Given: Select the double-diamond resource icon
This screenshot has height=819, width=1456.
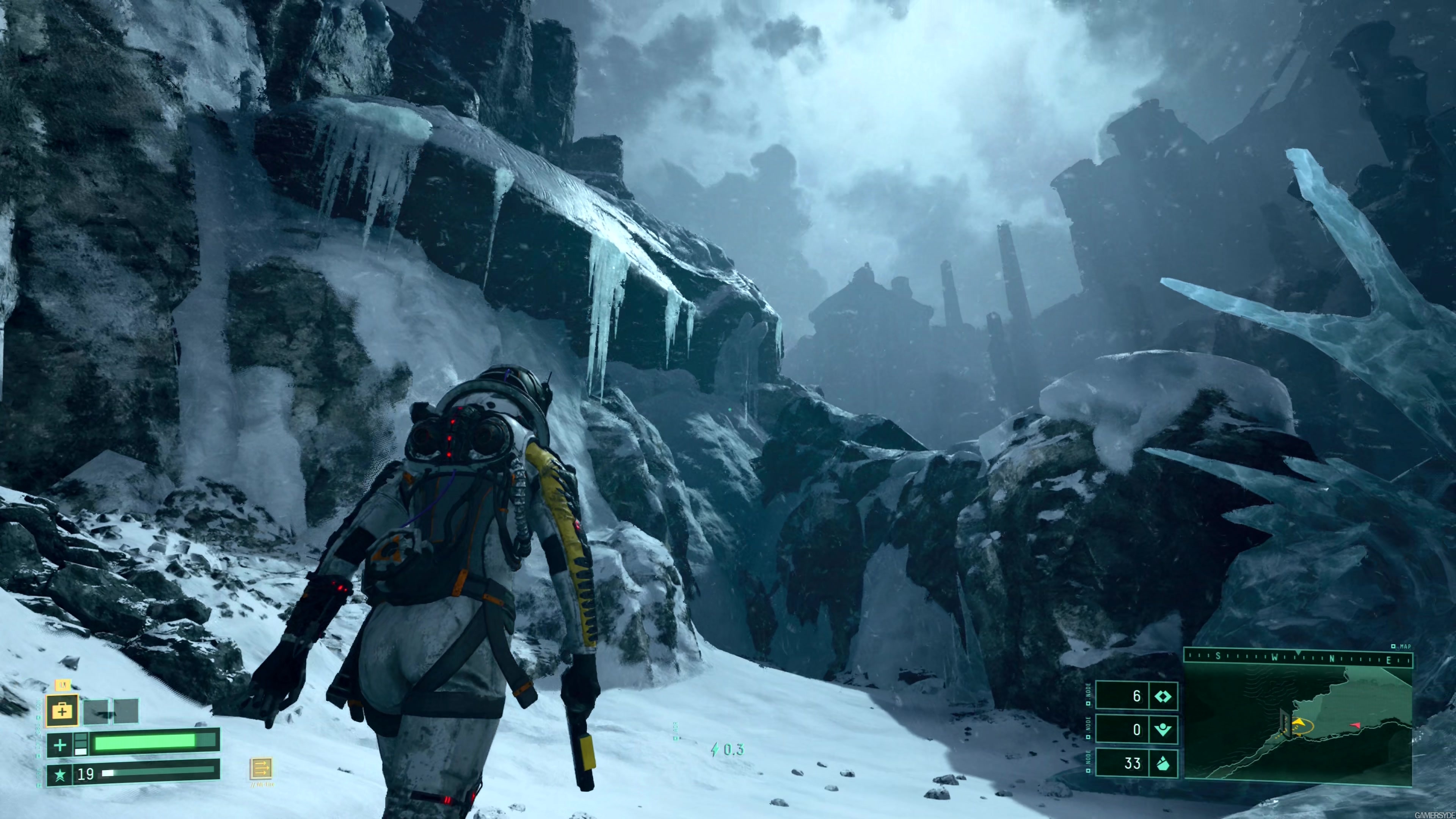Looking at the screenshot, I should (1163, 697).
